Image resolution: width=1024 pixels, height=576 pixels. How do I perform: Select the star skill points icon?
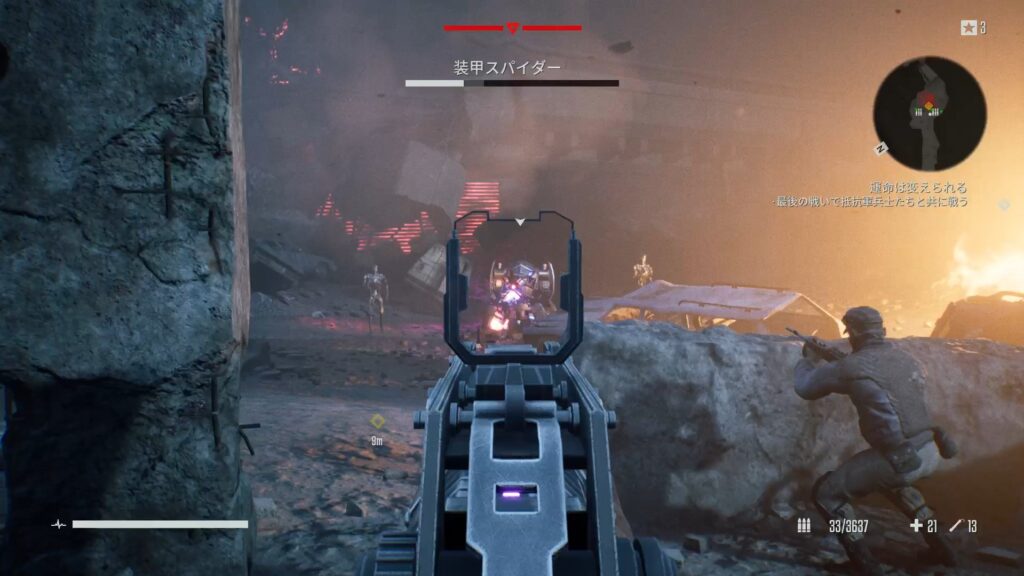coord(968,28)
